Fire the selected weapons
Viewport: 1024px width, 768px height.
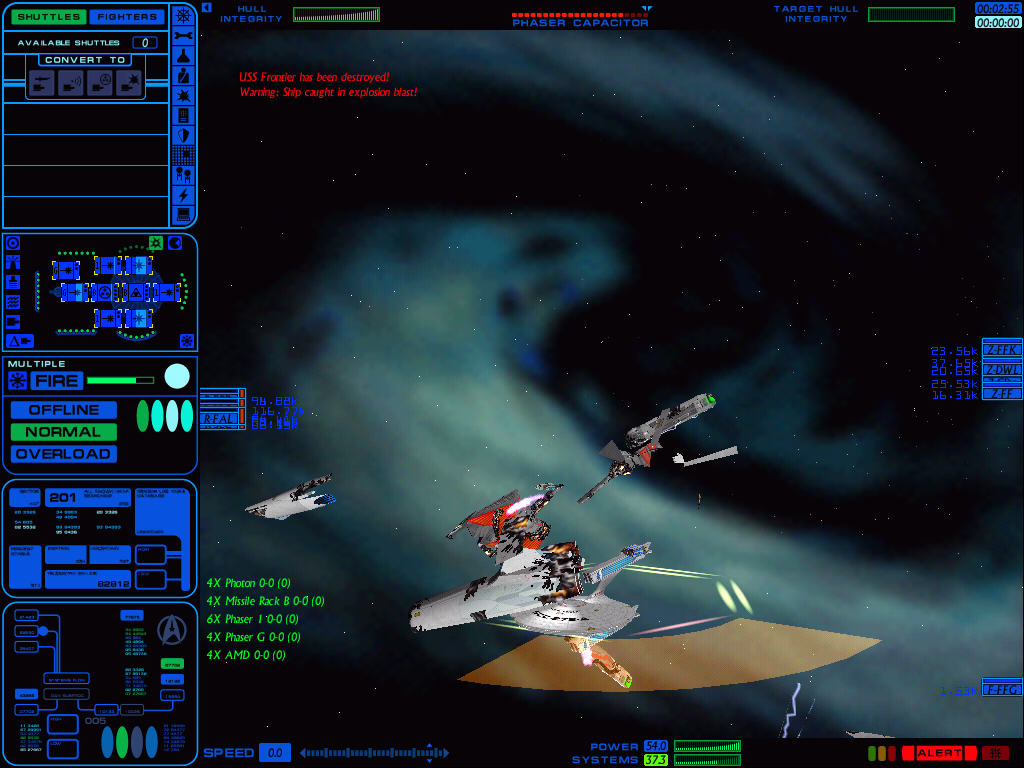(56, 380)
